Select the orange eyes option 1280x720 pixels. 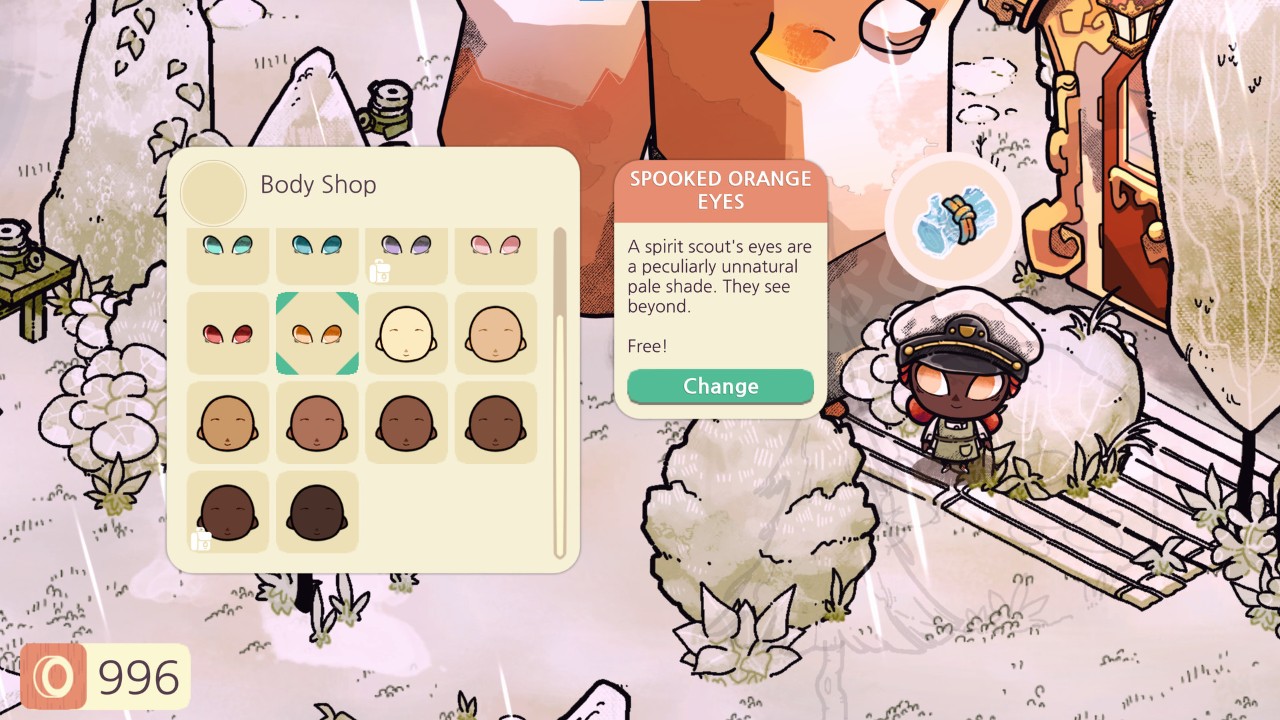click(317, 333)
